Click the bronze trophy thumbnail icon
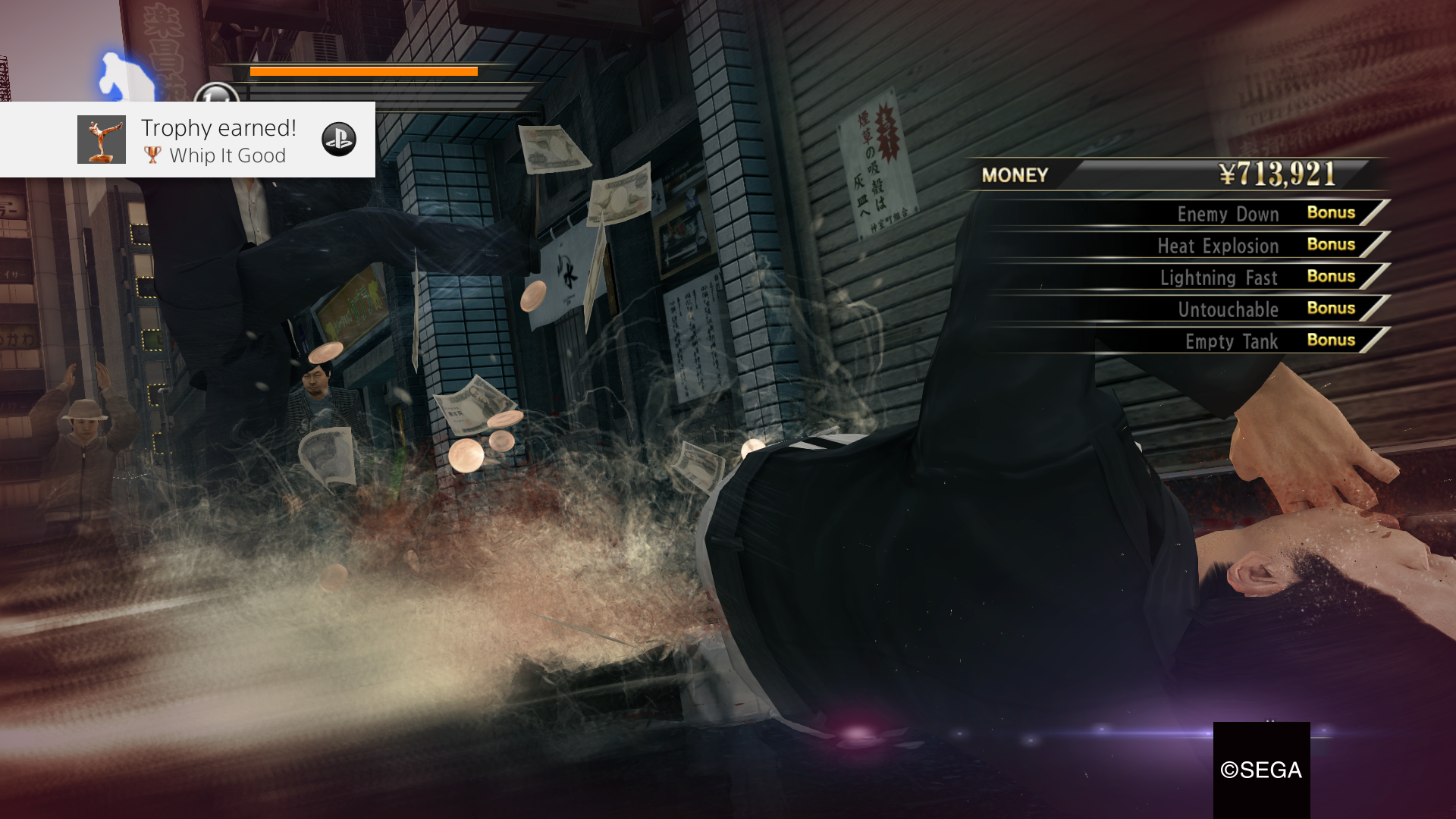This screenshot has width=1456, height=819. tap(102, 140)
